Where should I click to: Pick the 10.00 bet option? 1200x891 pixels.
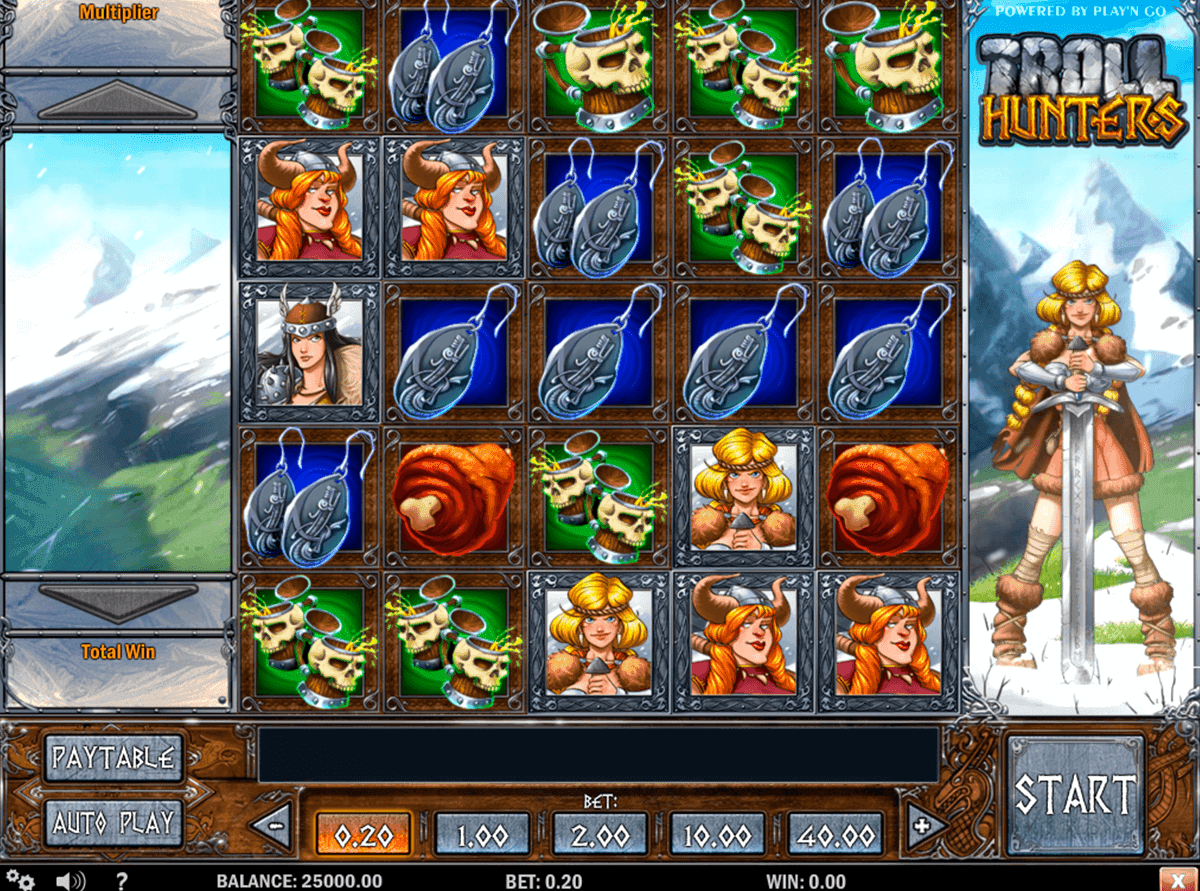(x=717, y=831)
